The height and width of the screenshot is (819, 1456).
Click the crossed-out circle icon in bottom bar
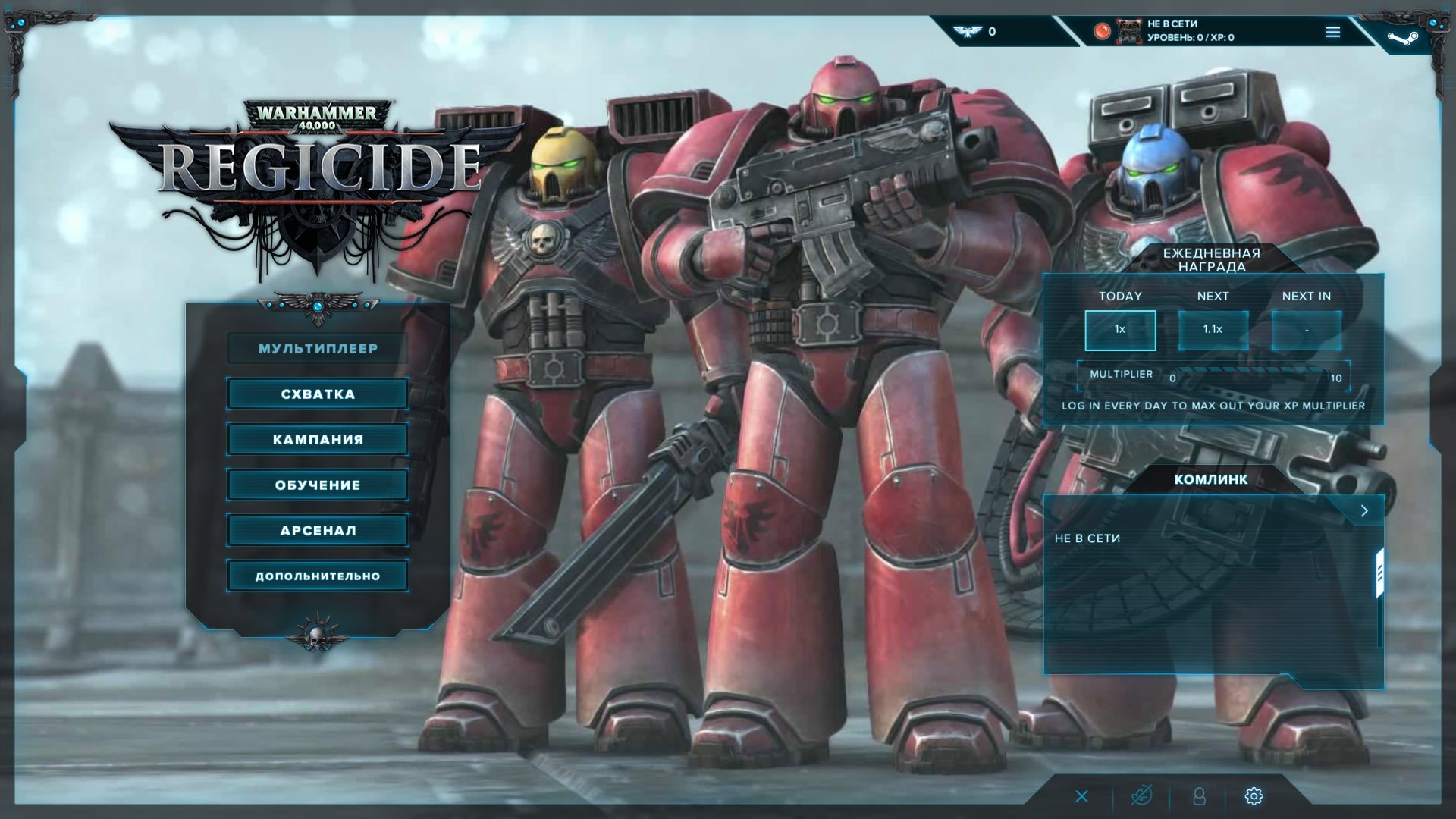(1141, 796)
